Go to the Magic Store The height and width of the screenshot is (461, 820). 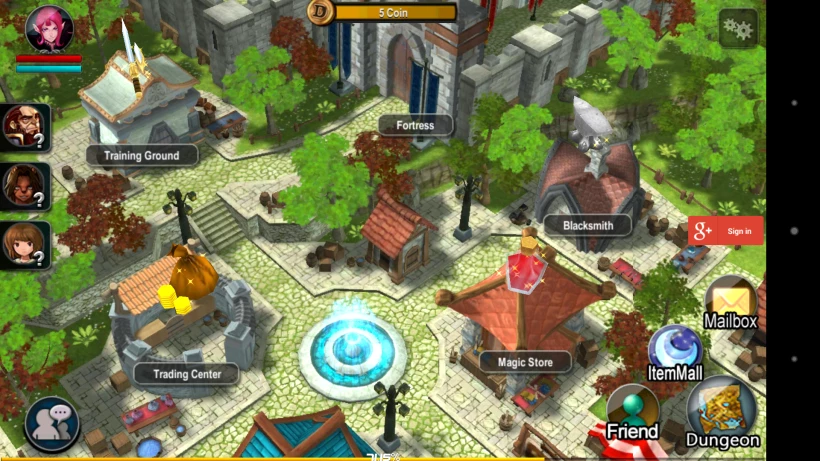coord(525,361)
